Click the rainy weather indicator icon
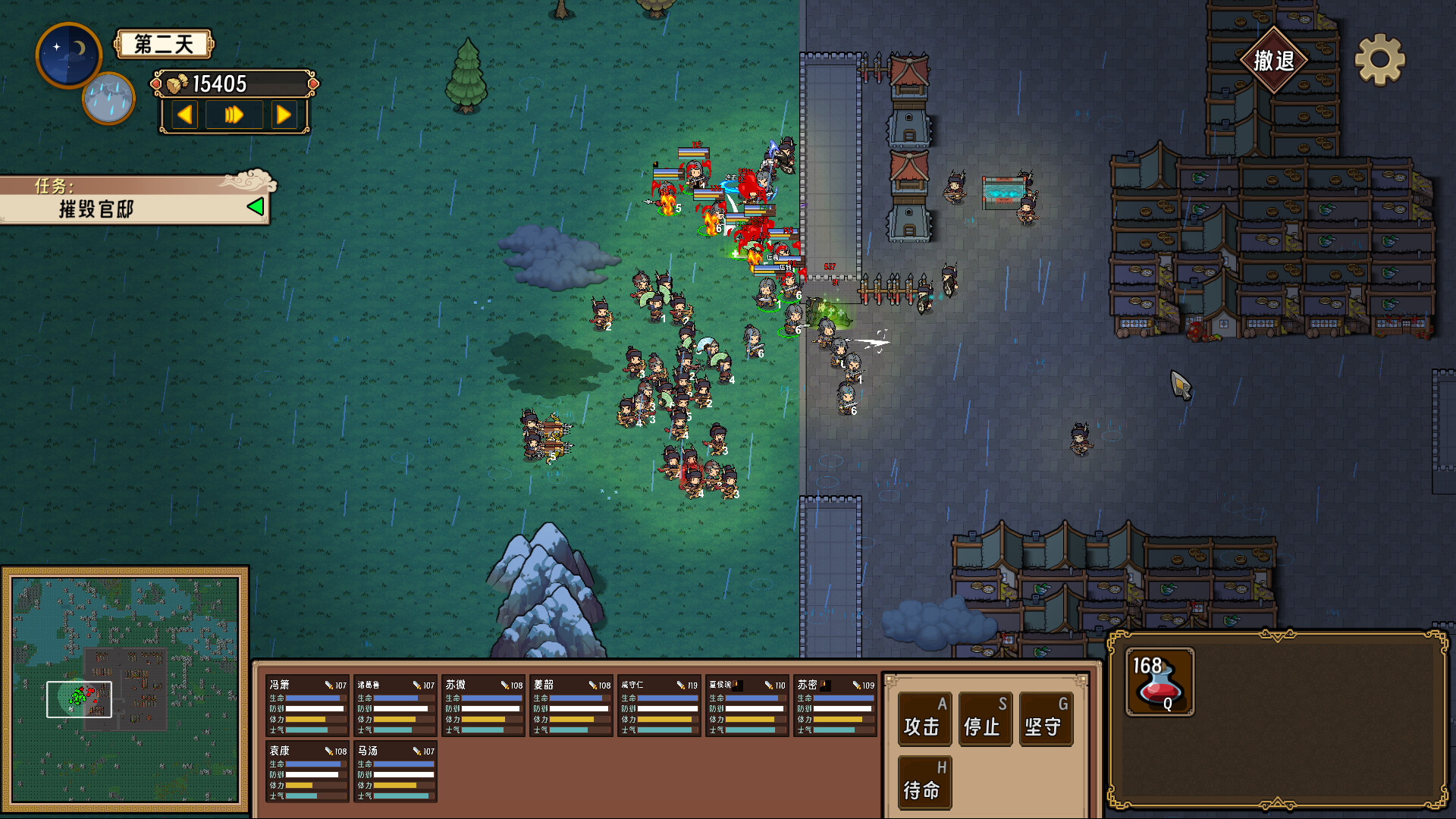This screenshot has width=1456, height=819. [108, 99]
